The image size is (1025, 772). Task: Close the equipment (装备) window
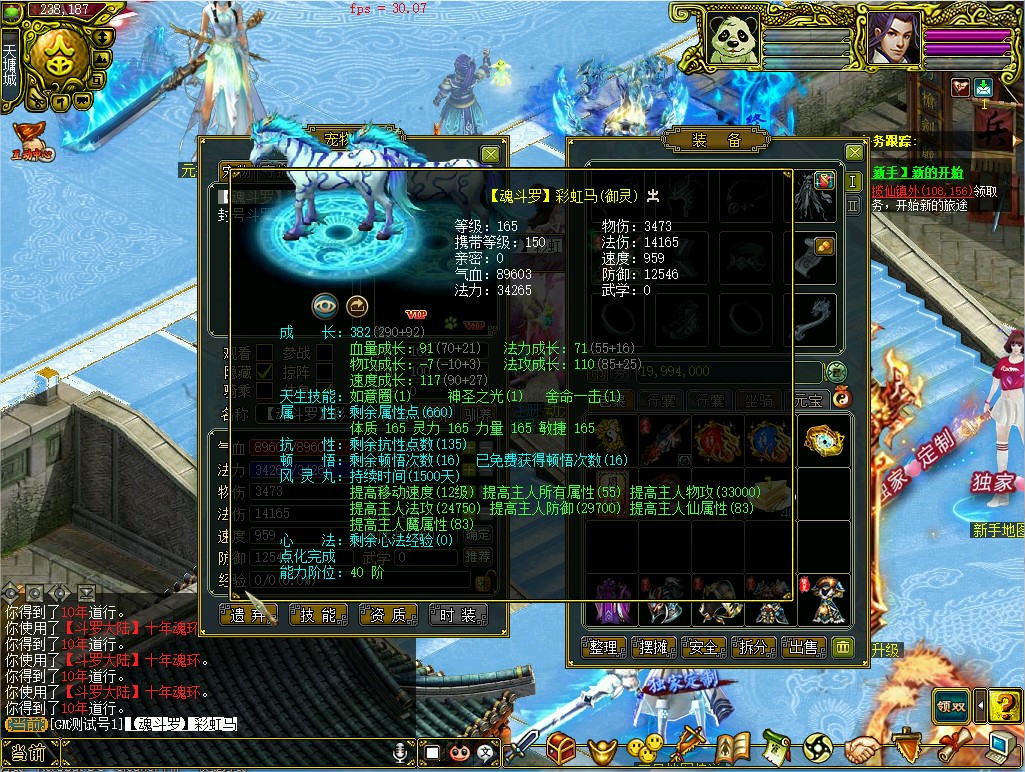tap(854, 152)
